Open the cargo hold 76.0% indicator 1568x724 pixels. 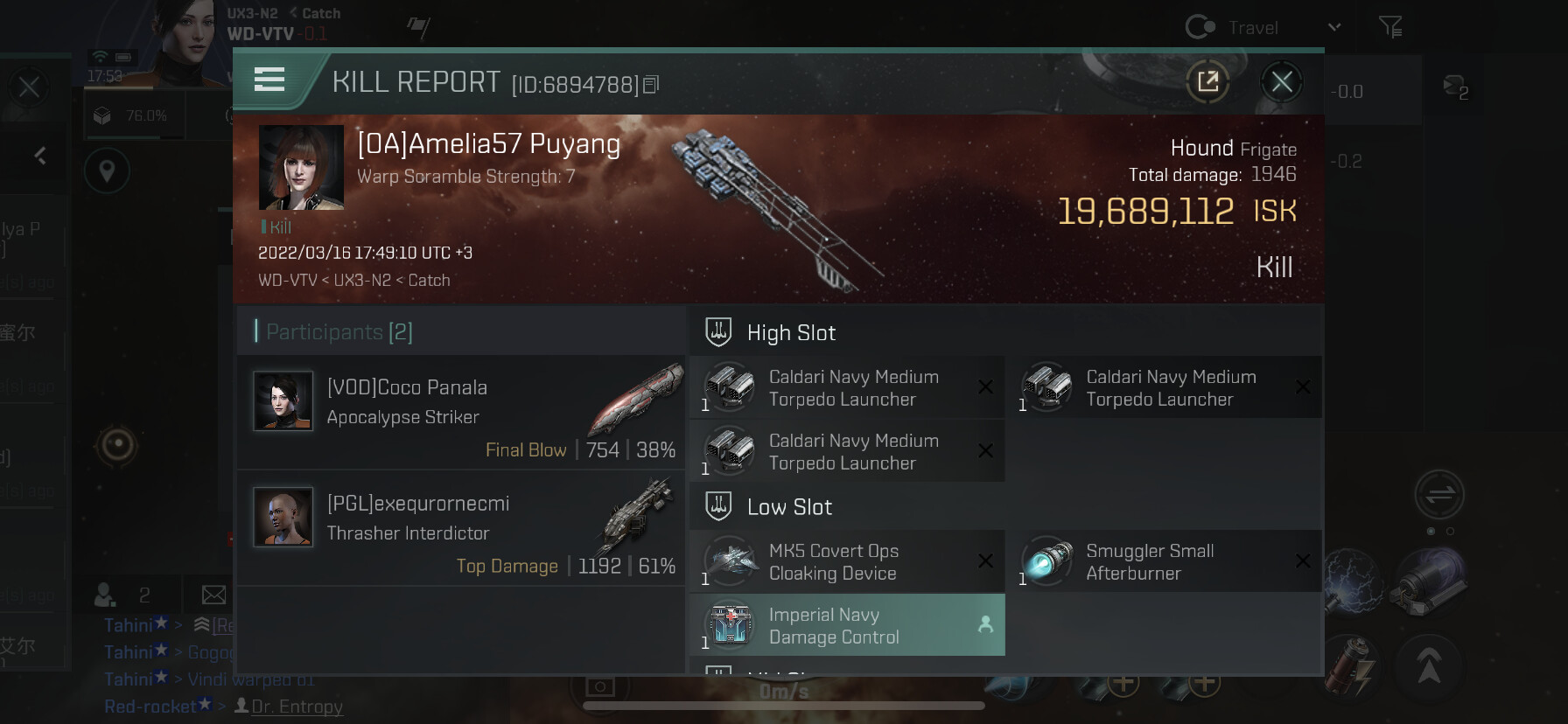[x=131, y=115]
